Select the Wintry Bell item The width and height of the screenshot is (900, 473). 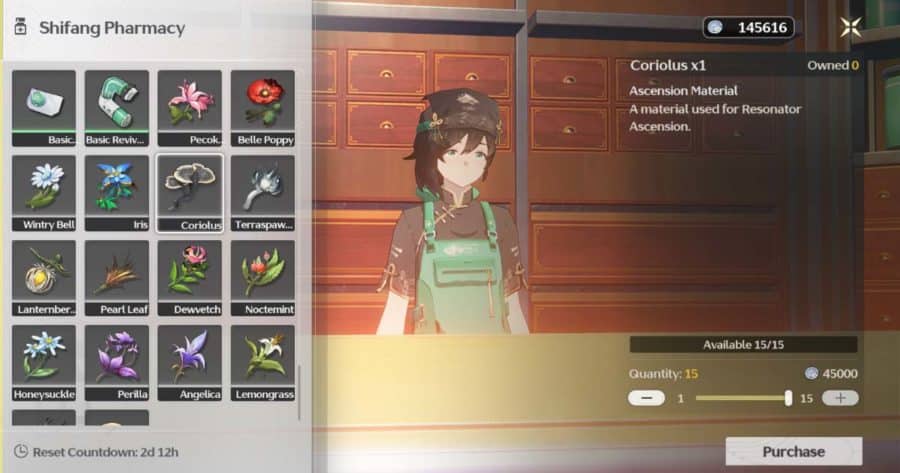point(44,192)
